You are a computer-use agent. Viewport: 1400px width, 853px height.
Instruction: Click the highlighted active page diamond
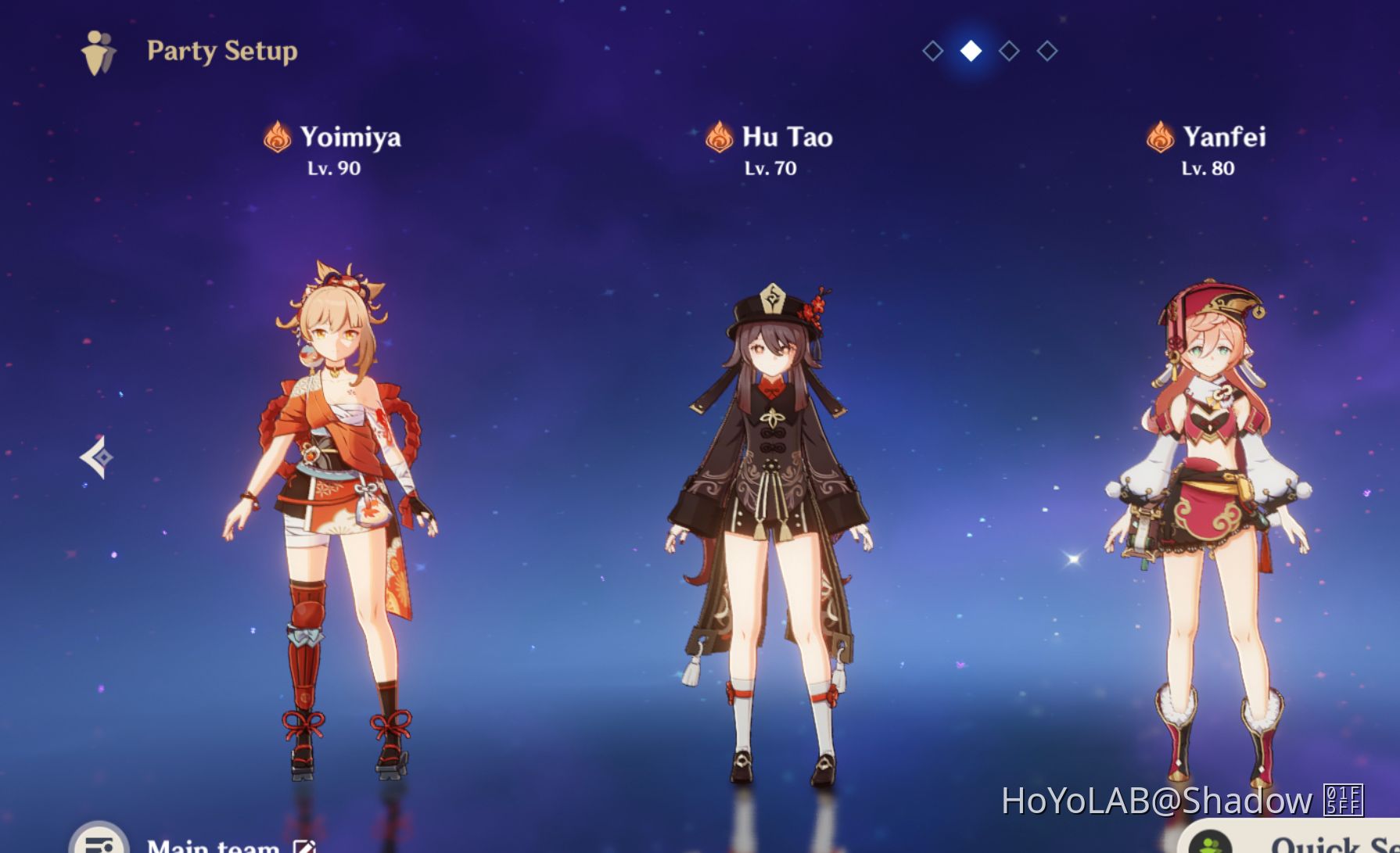tap(970, 52)
